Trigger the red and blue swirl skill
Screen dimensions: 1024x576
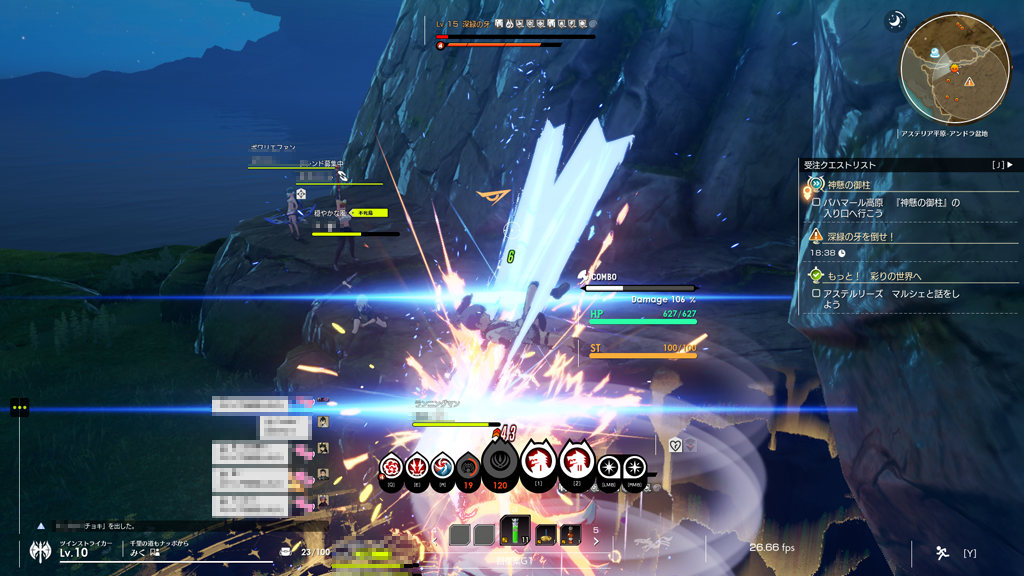443,466
